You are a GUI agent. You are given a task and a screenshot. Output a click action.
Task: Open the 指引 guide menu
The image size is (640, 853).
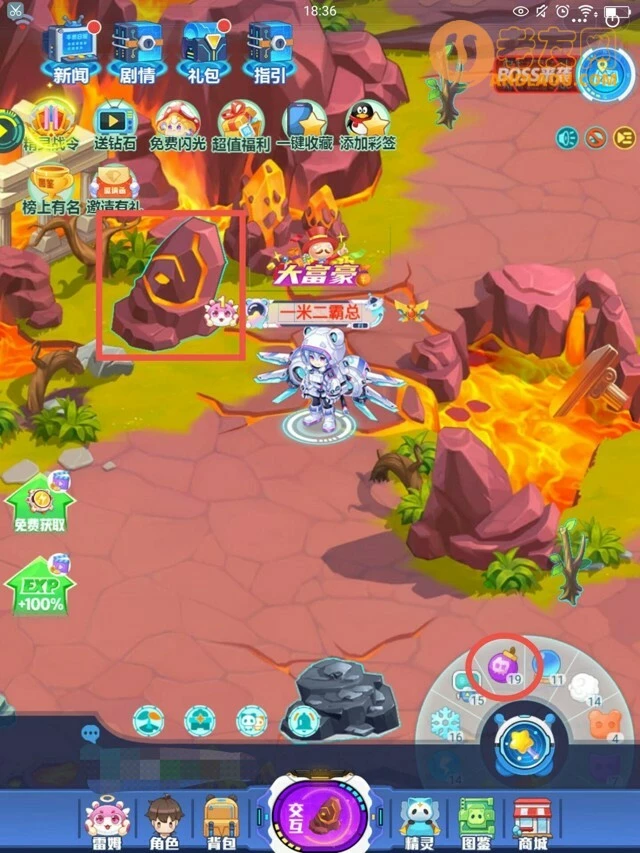269,50
